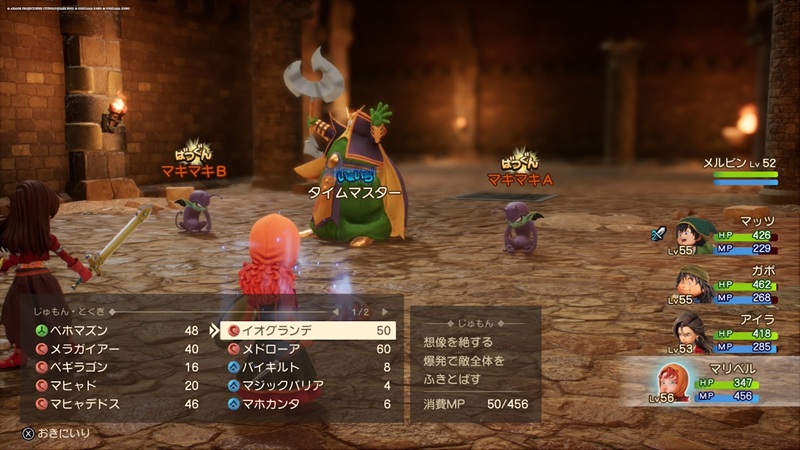Choose the メドローア spell
Viewport: 800px width, 450px height.
tap(308, 349)
